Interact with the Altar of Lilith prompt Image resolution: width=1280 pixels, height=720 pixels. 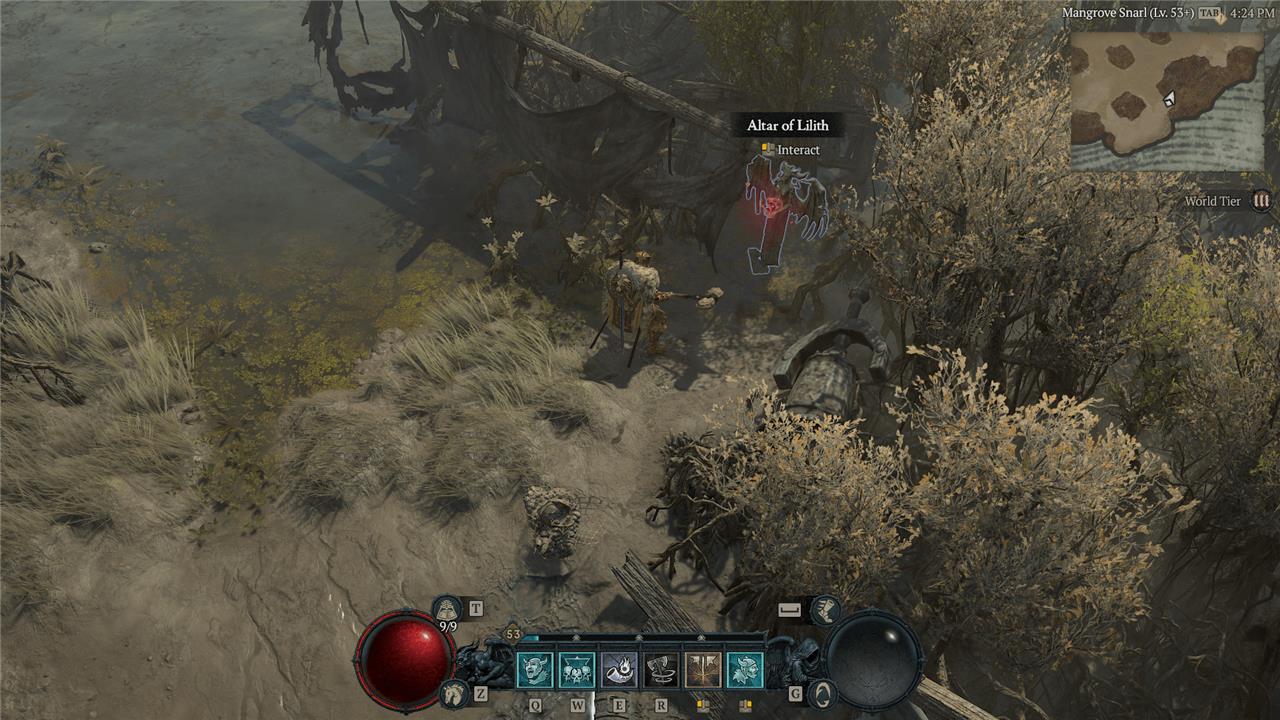pyautogui.click(x=790, y=150)
